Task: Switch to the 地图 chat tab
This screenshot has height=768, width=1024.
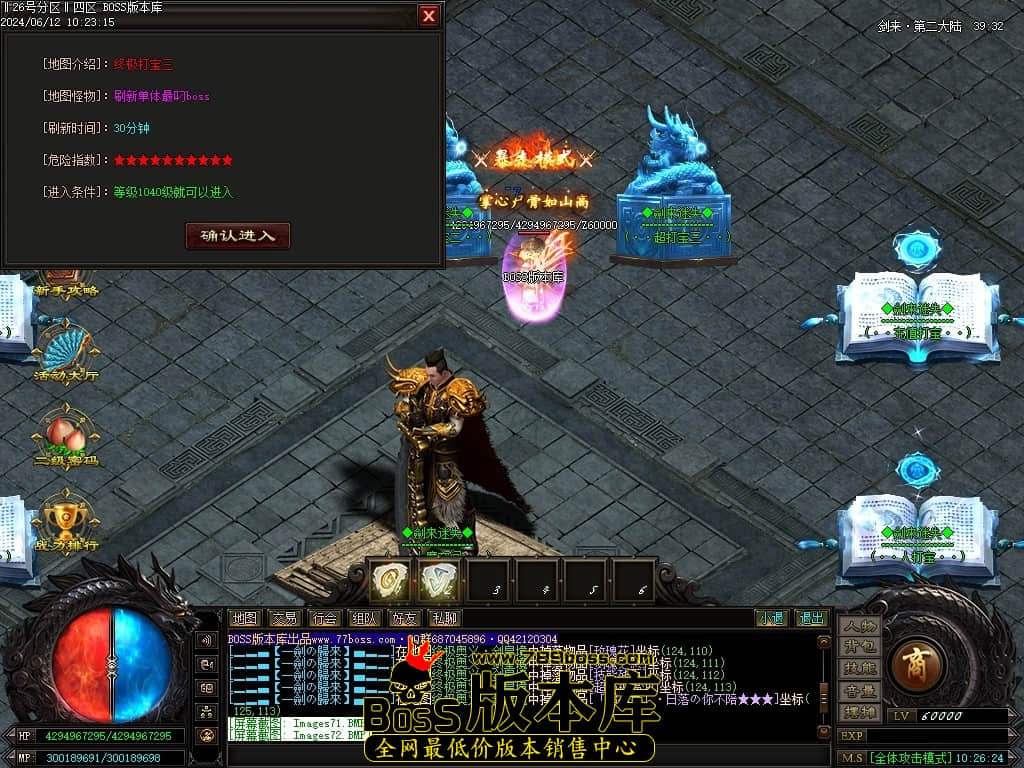Action: [245, 619]
